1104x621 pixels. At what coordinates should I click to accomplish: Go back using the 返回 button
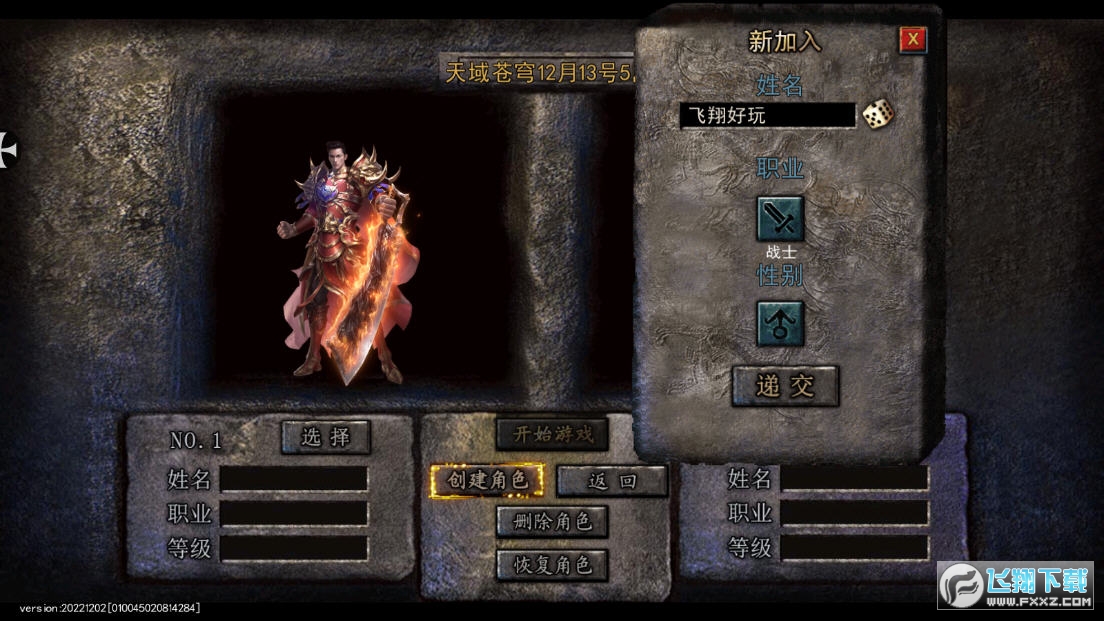coord(612,481)
